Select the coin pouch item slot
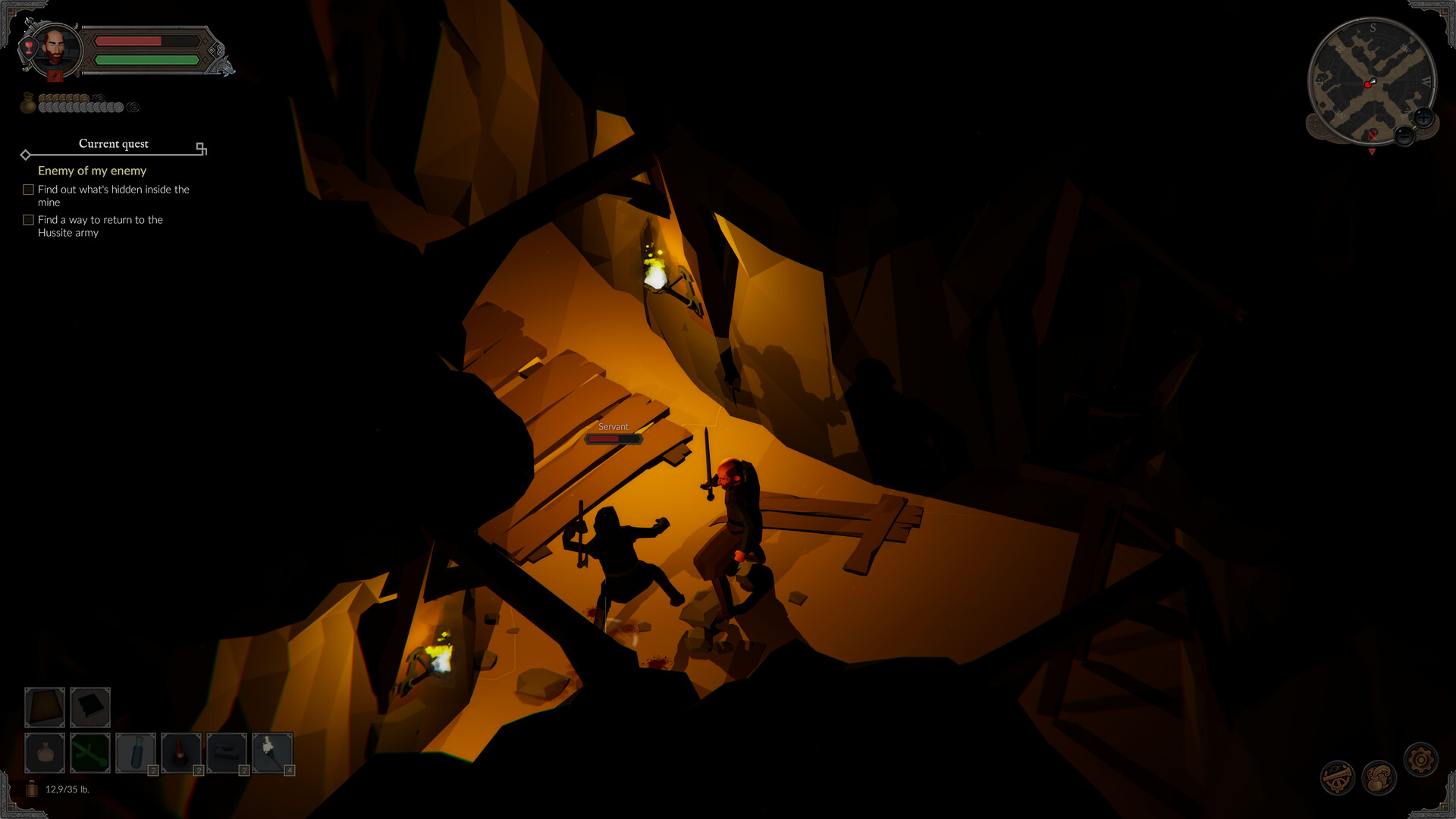Viewport: 1456px width, 819px height. pyautogui.click(x=44, y=752)
